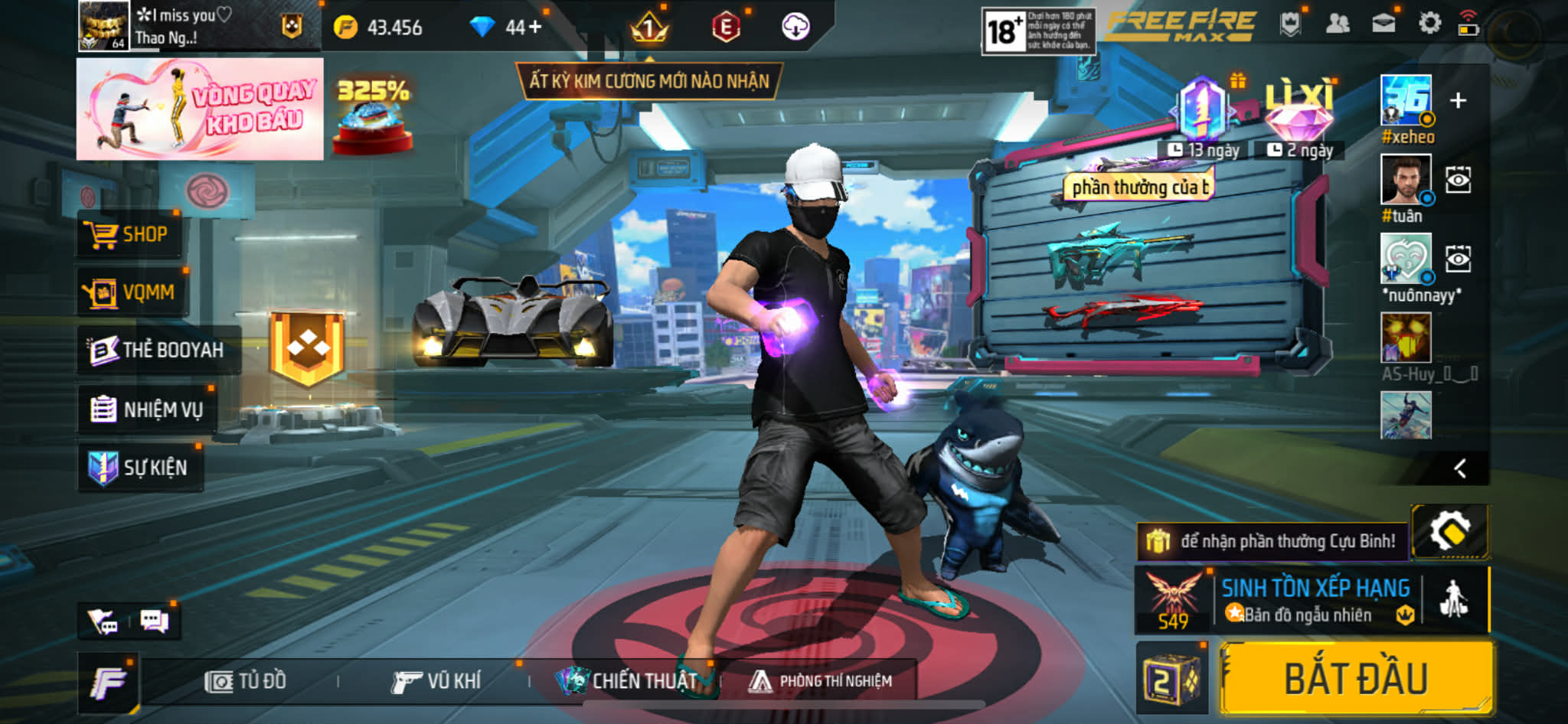
Task: Open the settings gear icon
Action: click(1429, 24)
